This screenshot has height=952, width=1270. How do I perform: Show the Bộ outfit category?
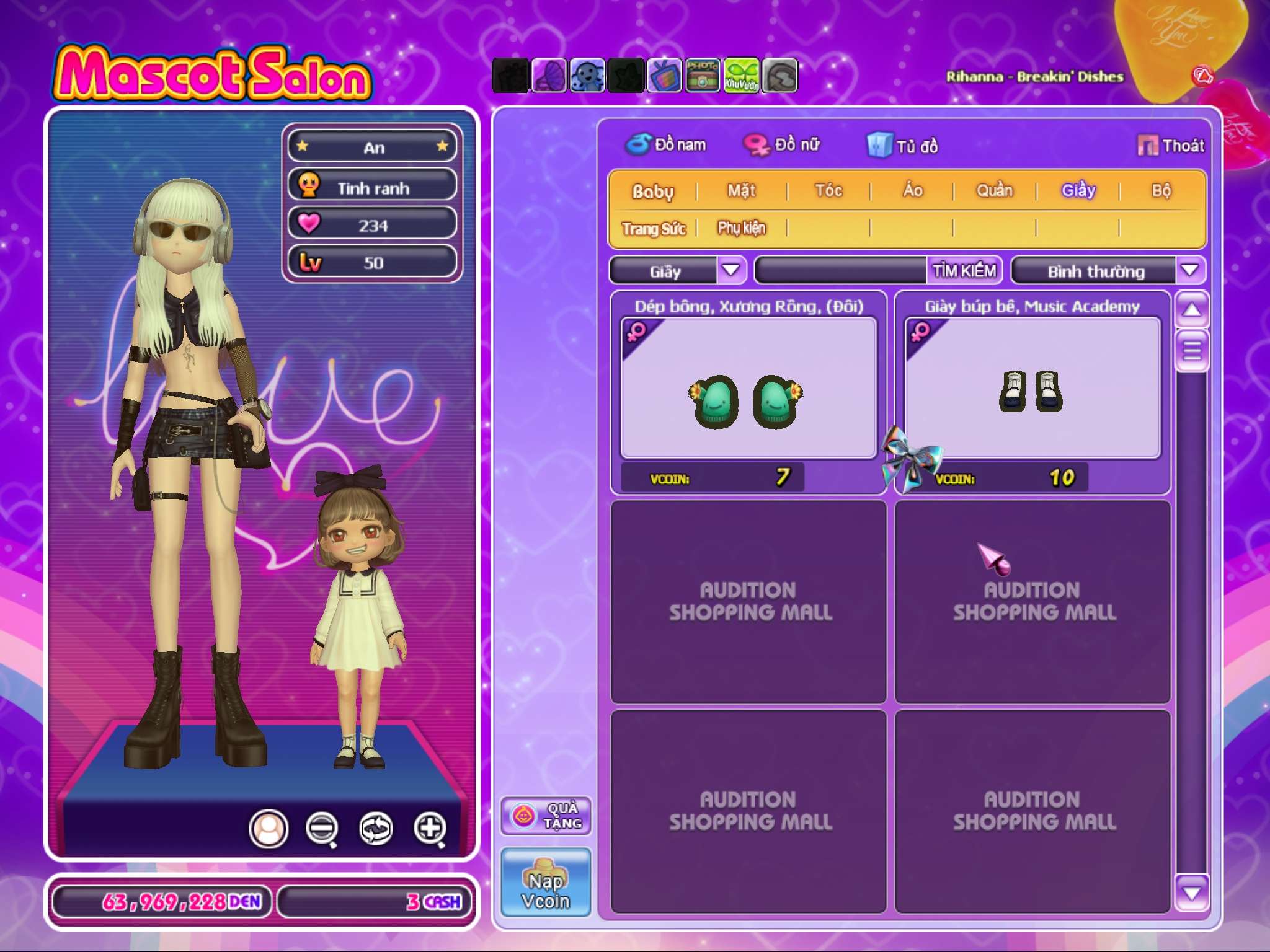1161,190
